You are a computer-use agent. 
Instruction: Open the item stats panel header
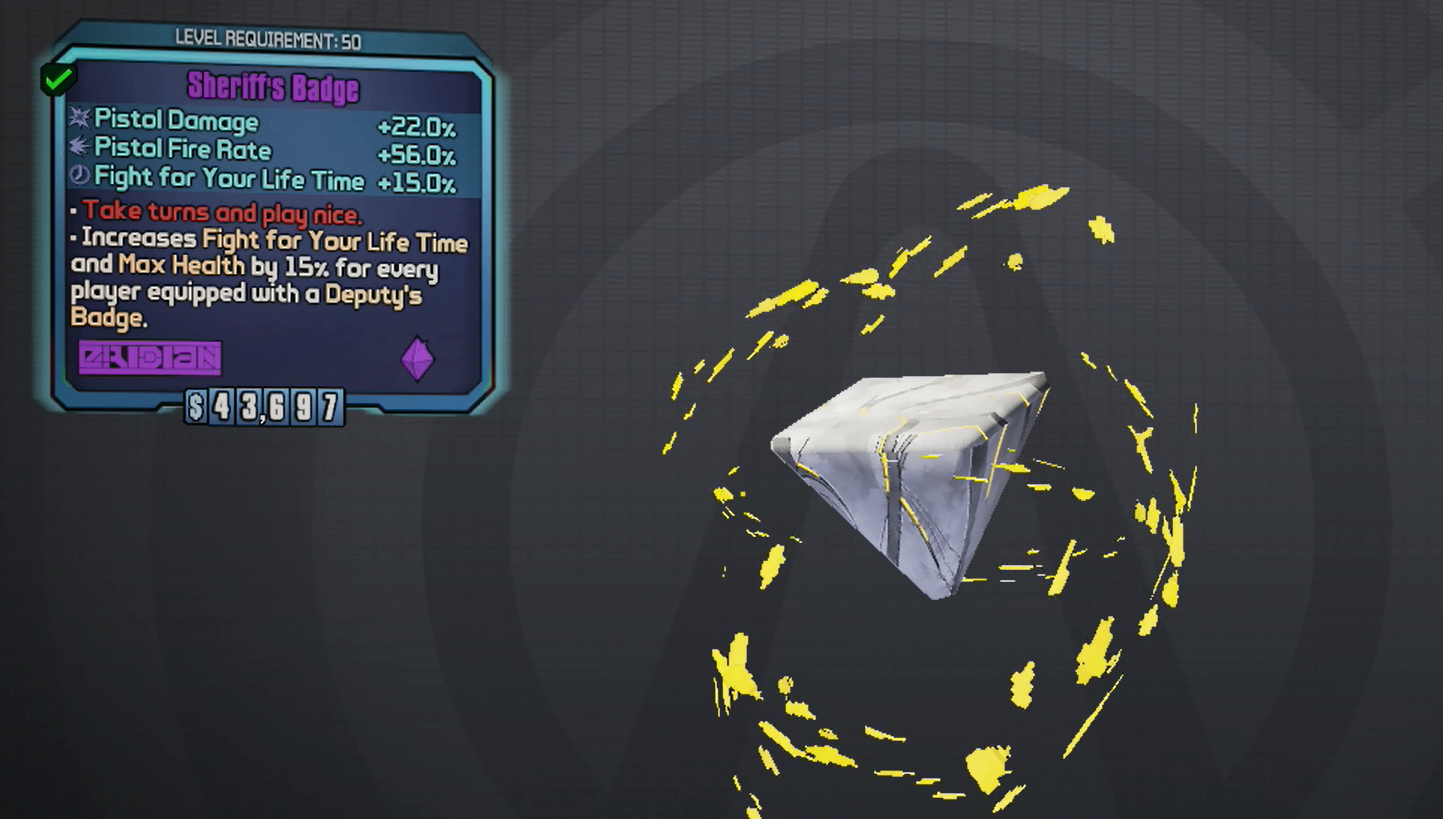tap(272, 88)
